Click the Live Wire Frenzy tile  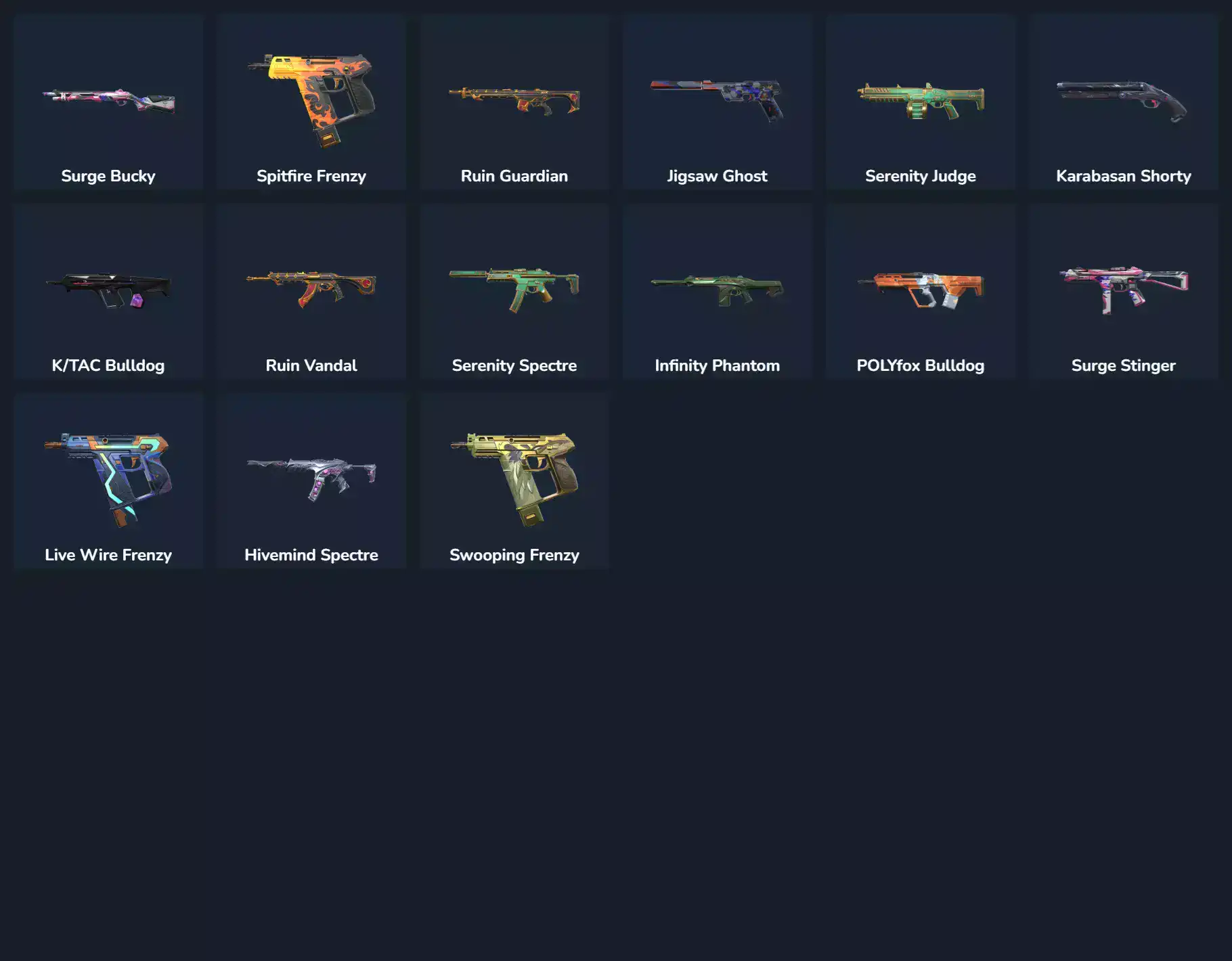tap(108, 482)
